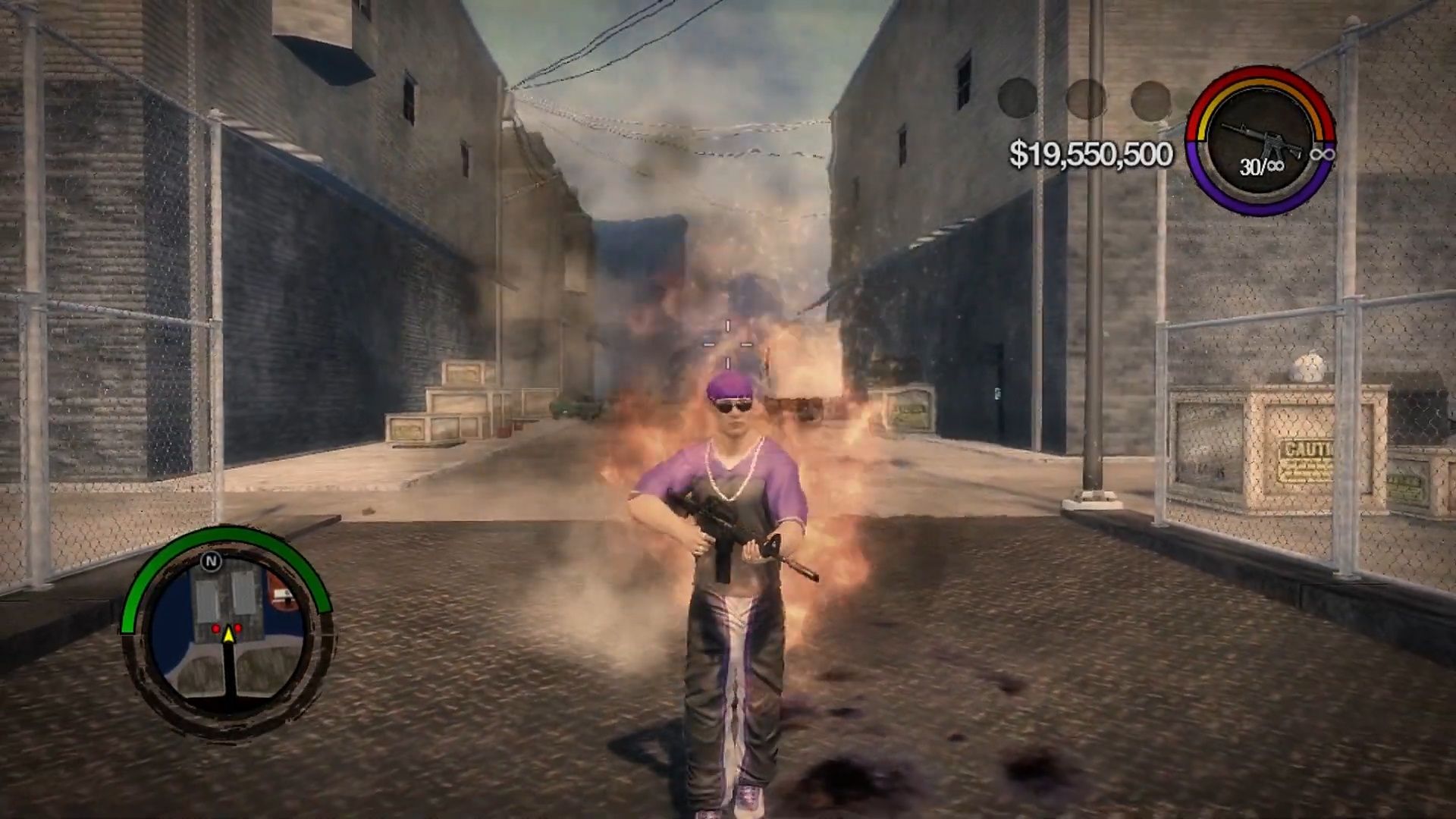Click the compass N marker on the minimap
Viewport: 1456px width, 819px height.
[x=212, y=561]
